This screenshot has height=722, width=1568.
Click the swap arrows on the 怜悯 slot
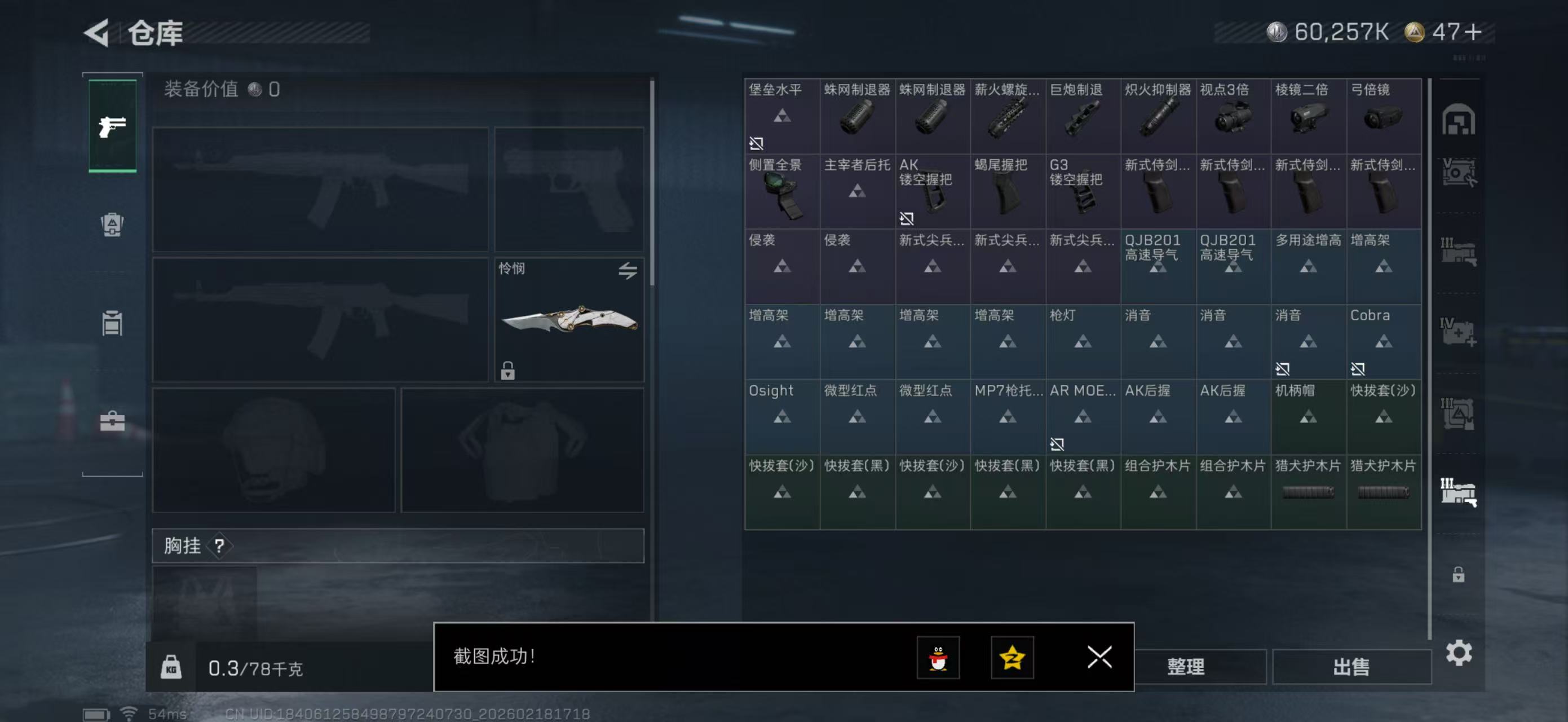(629, 272)
